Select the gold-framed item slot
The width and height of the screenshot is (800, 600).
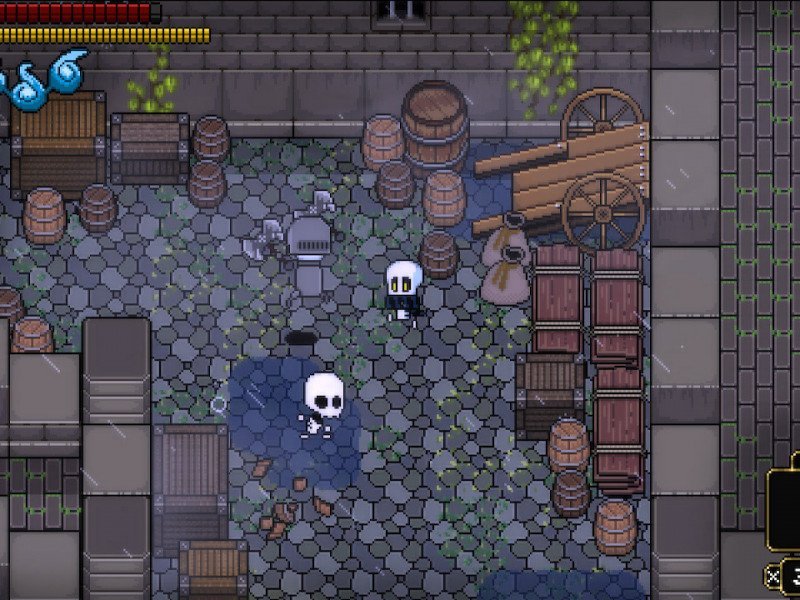pos(786,509)
